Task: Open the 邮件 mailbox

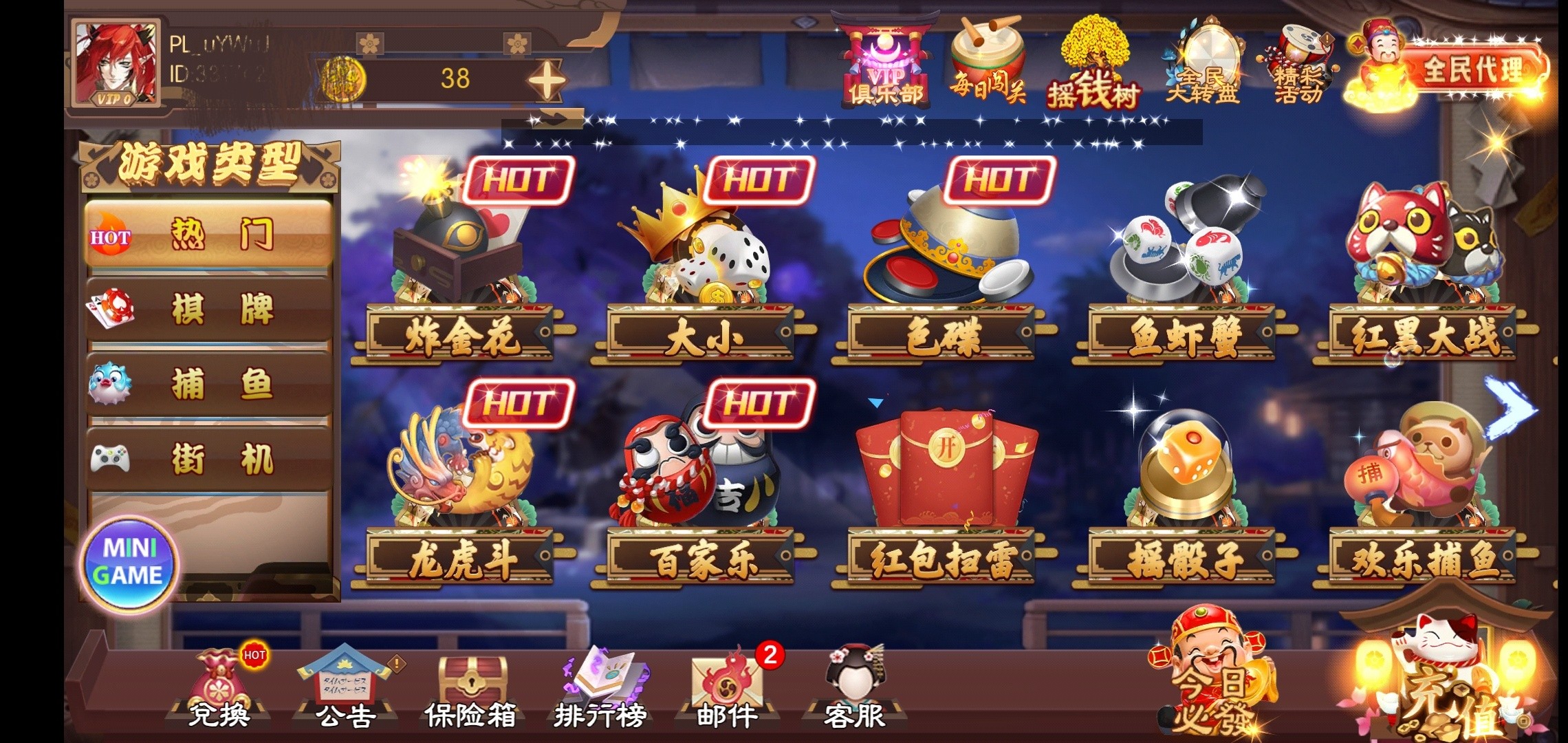Action: [x=727, y=688]
